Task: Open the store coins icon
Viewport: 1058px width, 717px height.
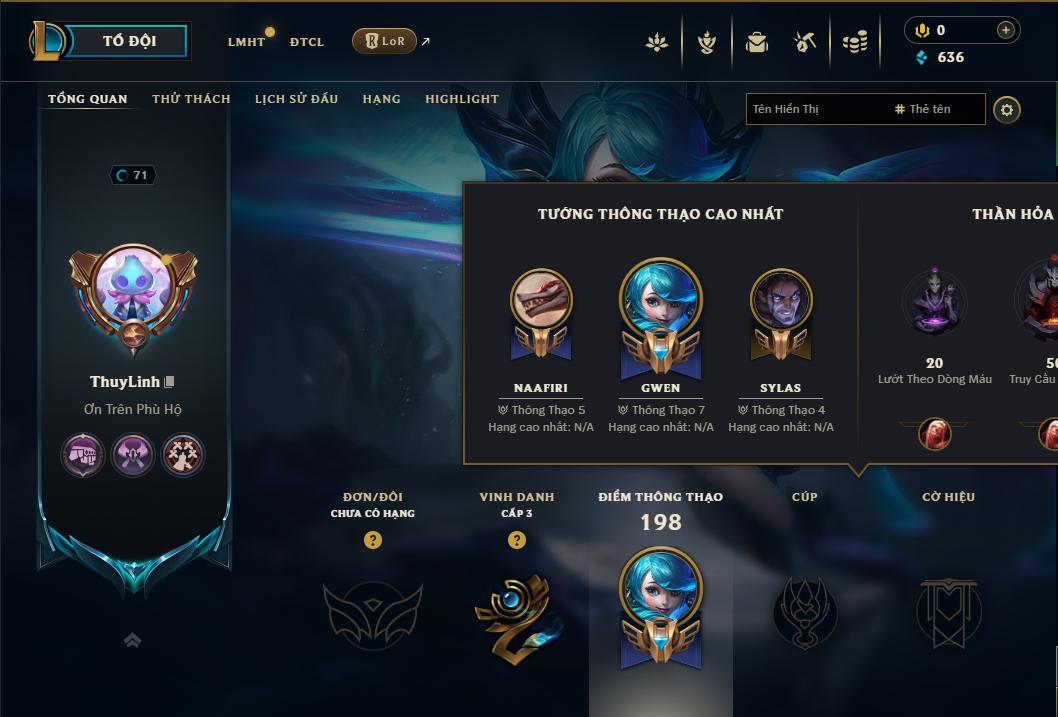Action: [855, 42]
